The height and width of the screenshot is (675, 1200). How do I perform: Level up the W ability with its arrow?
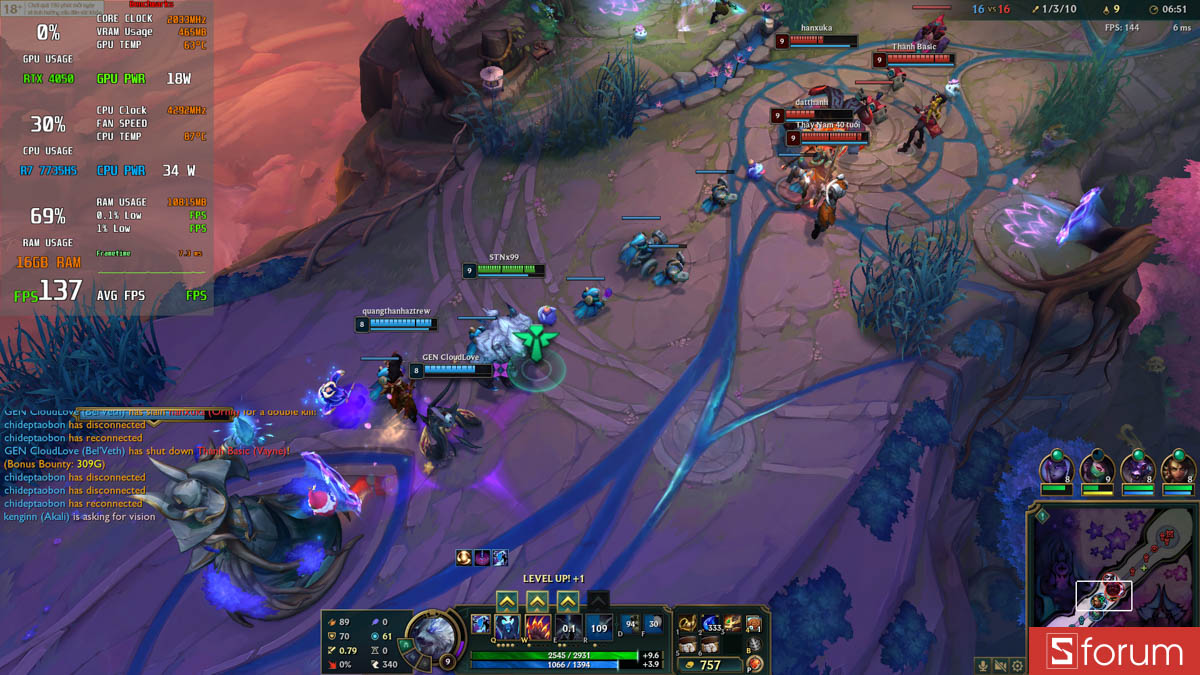pyautogui.click(x=537, y=601)
